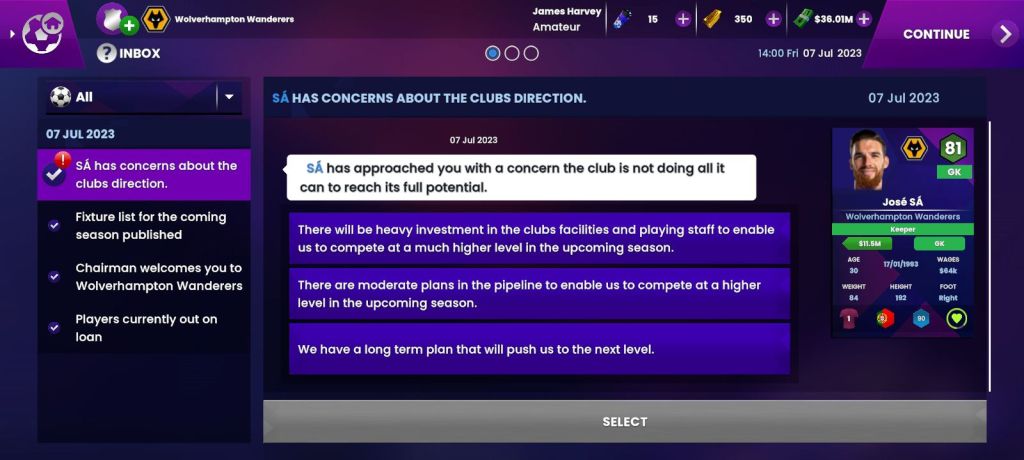
Task: View José Sá's player card
Action: tap(902, 232)
